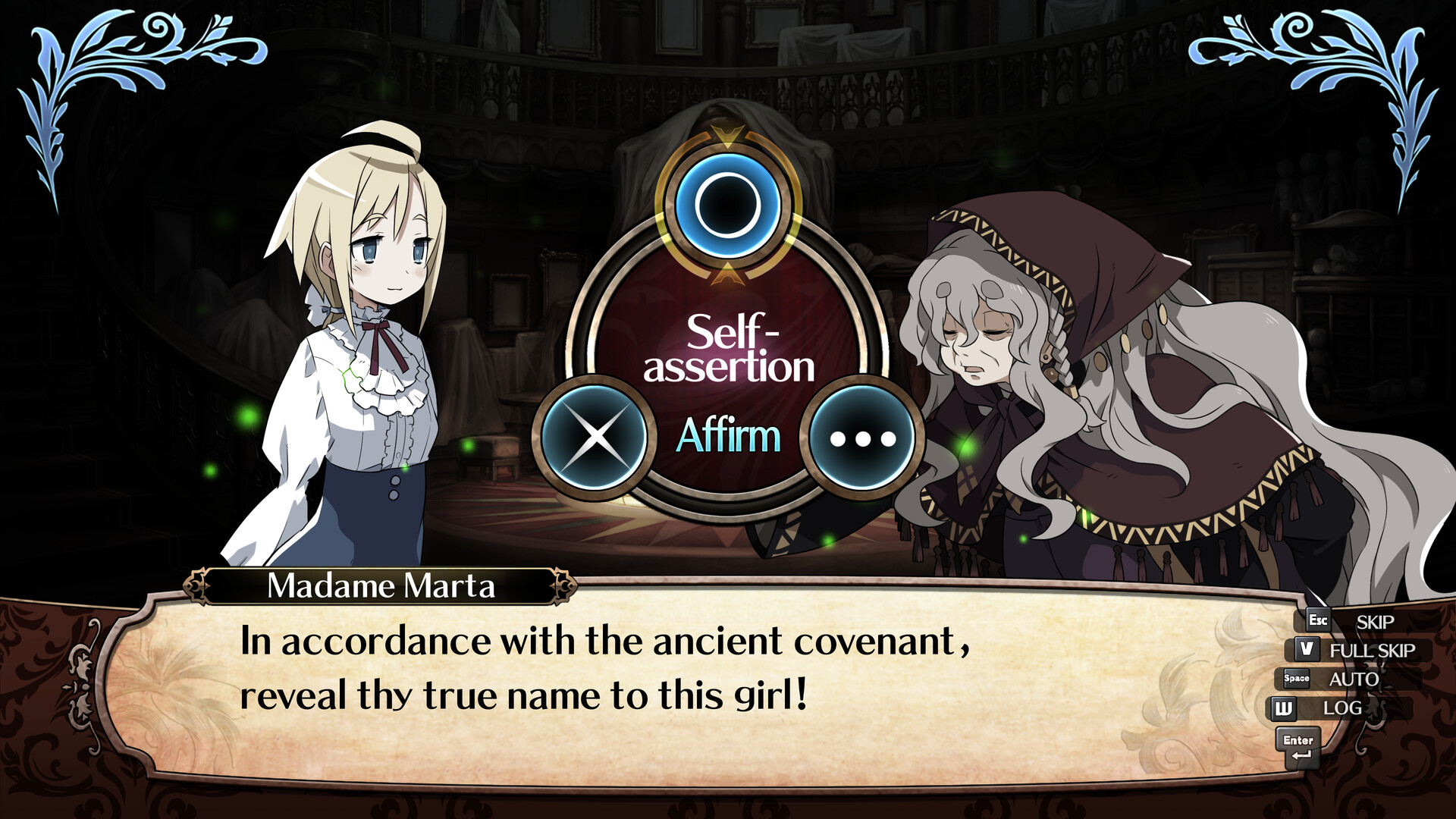Choose the ellipsis (...) response icon
This screenshot has height=819, width=1456.
coord(862,436)
